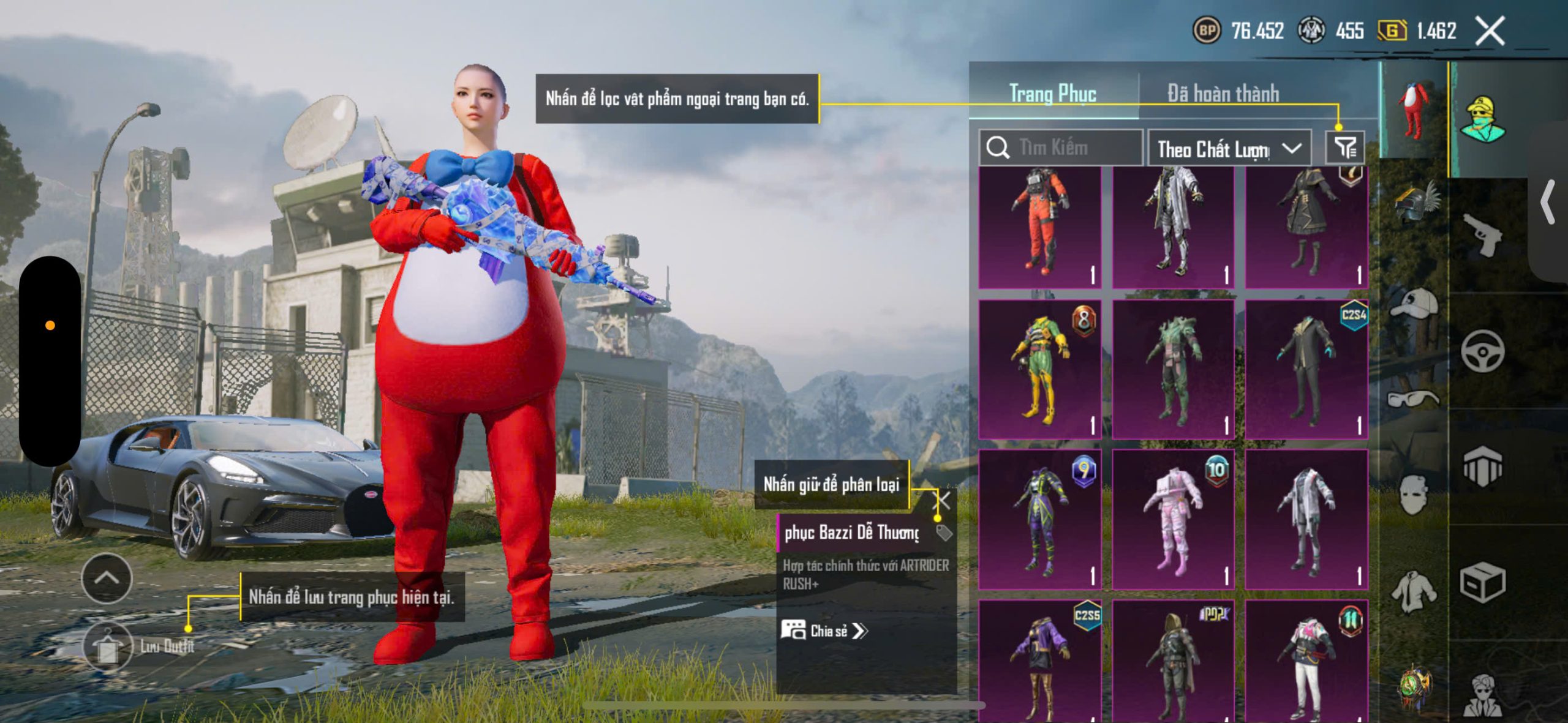Toggle the owned-items filter funnel icon
This screenshot has height=723, width=1568.
click(x=1345, y=148)
